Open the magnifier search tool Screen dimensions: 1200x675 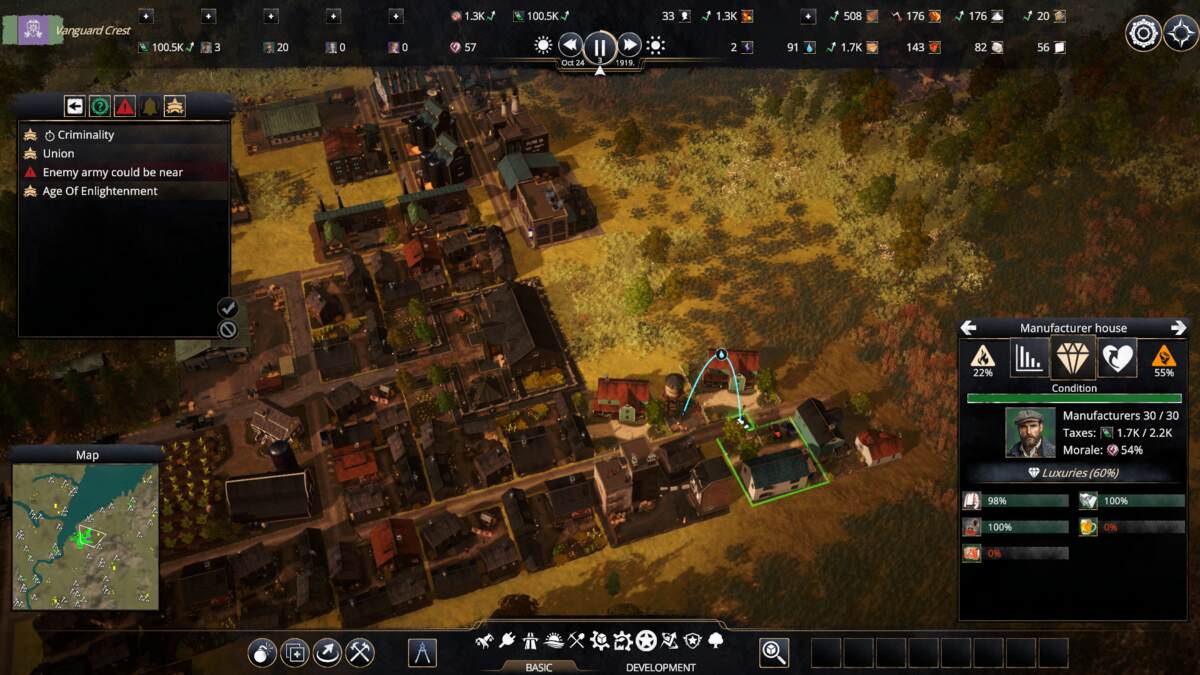coord(774,653)
